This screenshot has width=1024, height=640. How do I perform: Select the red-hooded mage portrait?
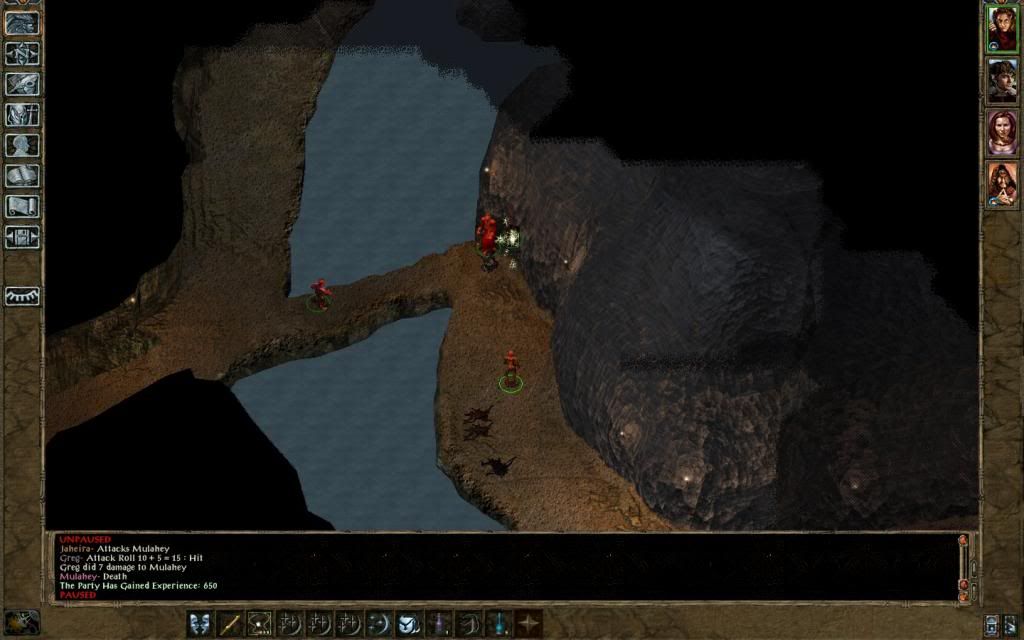click(x=1002, y=184)
